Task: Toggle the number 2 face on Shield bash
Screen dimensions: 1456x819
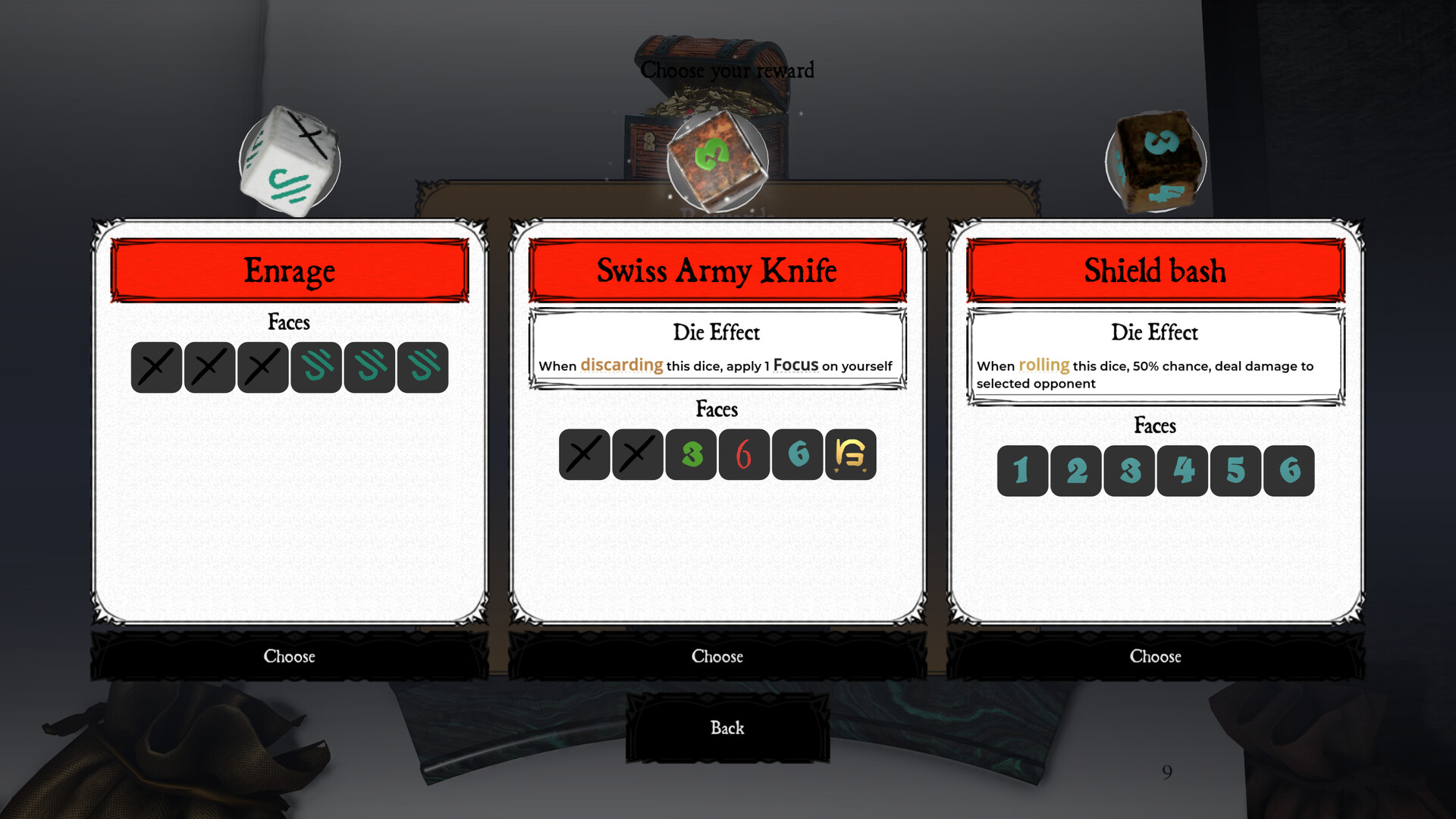Action: tap(1075, 470)
